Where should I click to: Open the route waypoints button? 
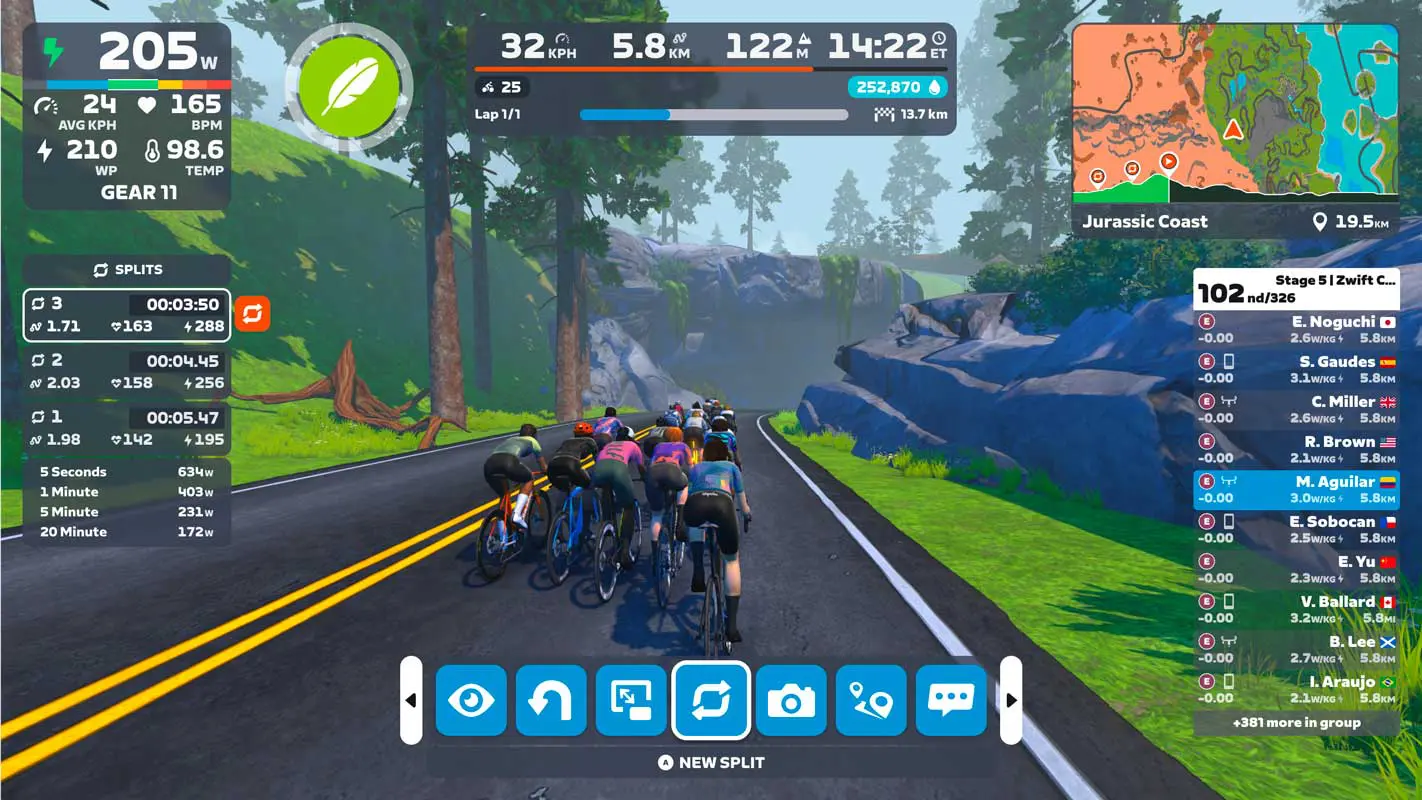click(871, 700)
